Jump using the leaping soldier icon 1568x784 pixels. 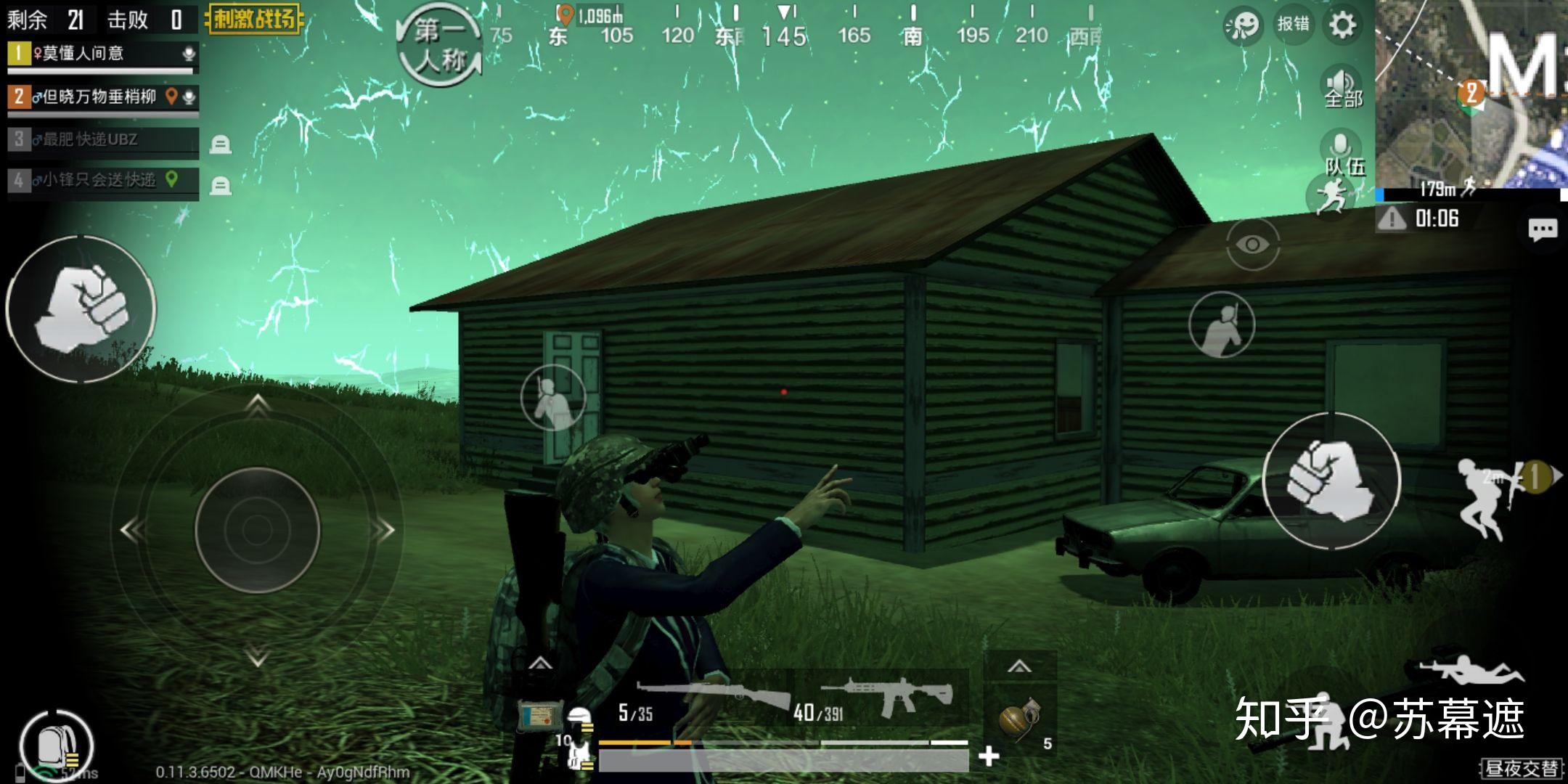(1486, 498)
